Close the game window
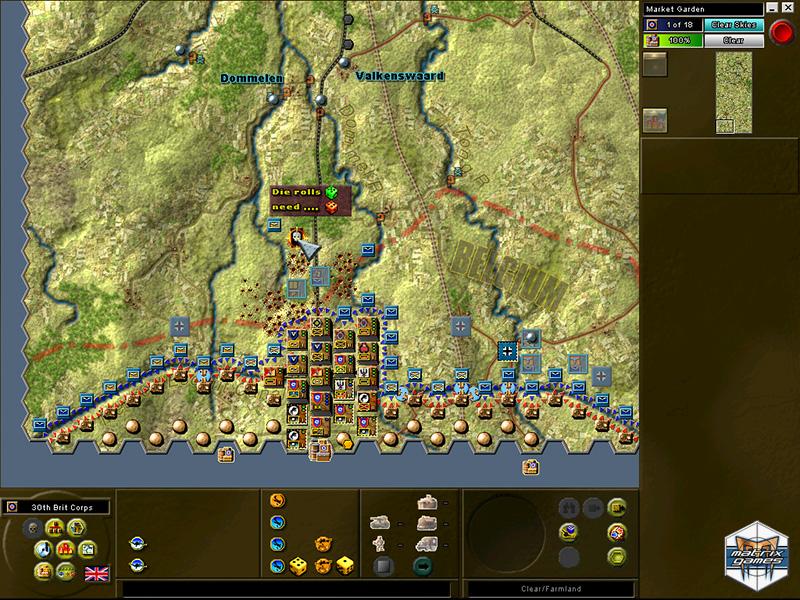 point(788,9)
